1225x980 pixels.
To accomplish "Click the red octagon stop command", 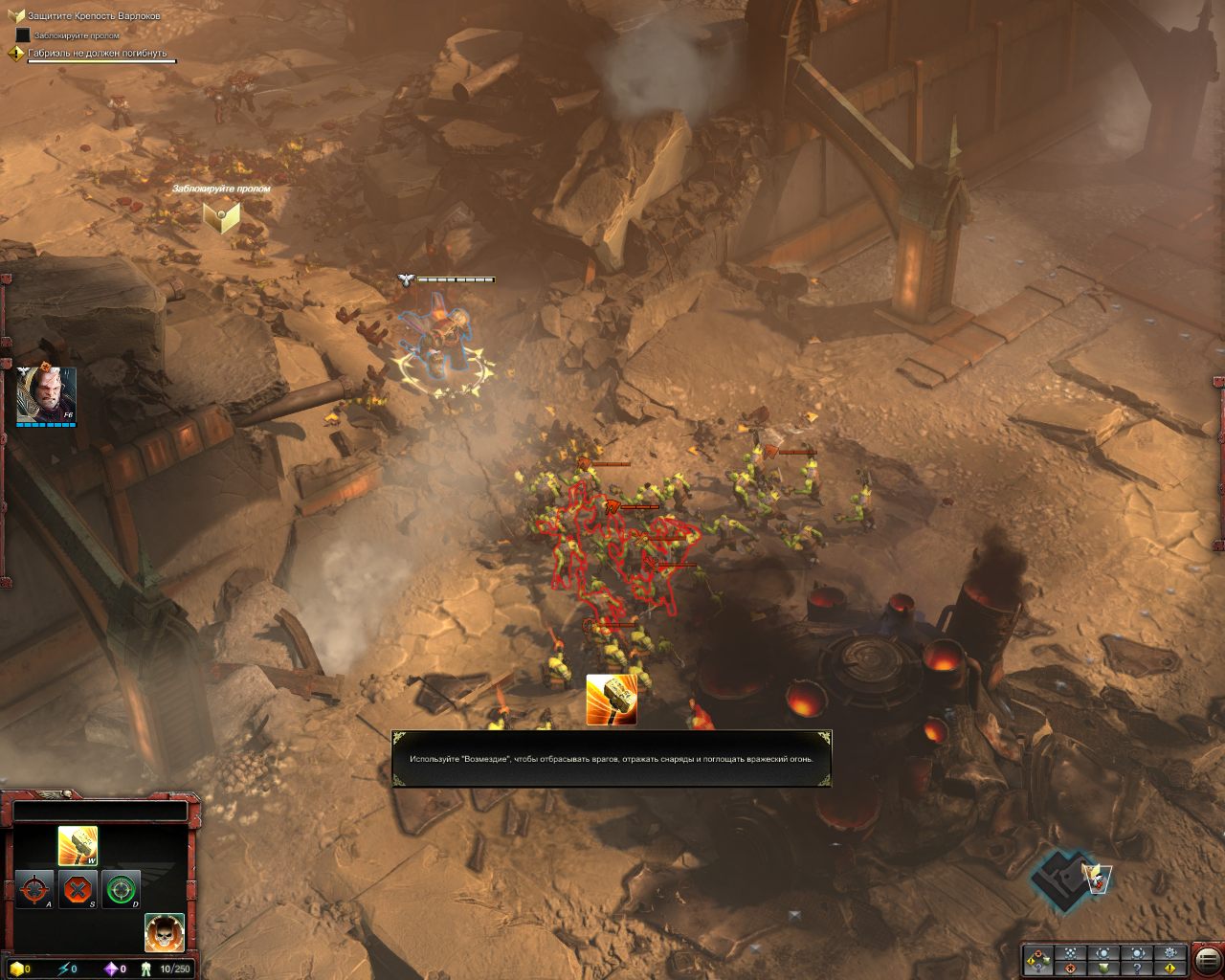I will click(78, 890).
